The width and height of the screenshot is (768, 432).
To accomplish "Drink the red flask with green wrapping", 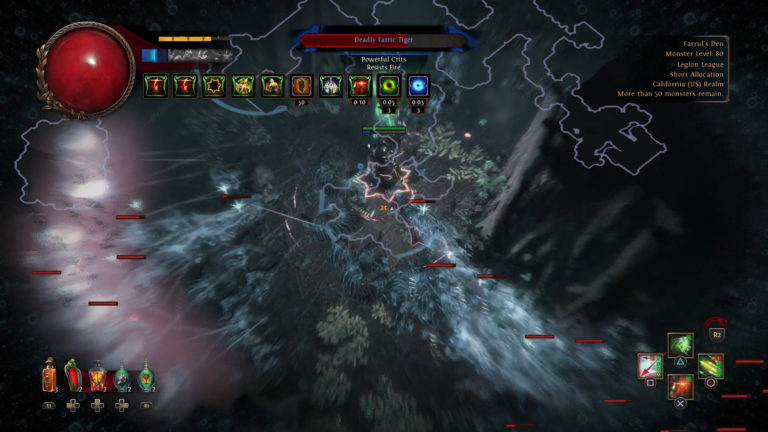I will (73, 376).
